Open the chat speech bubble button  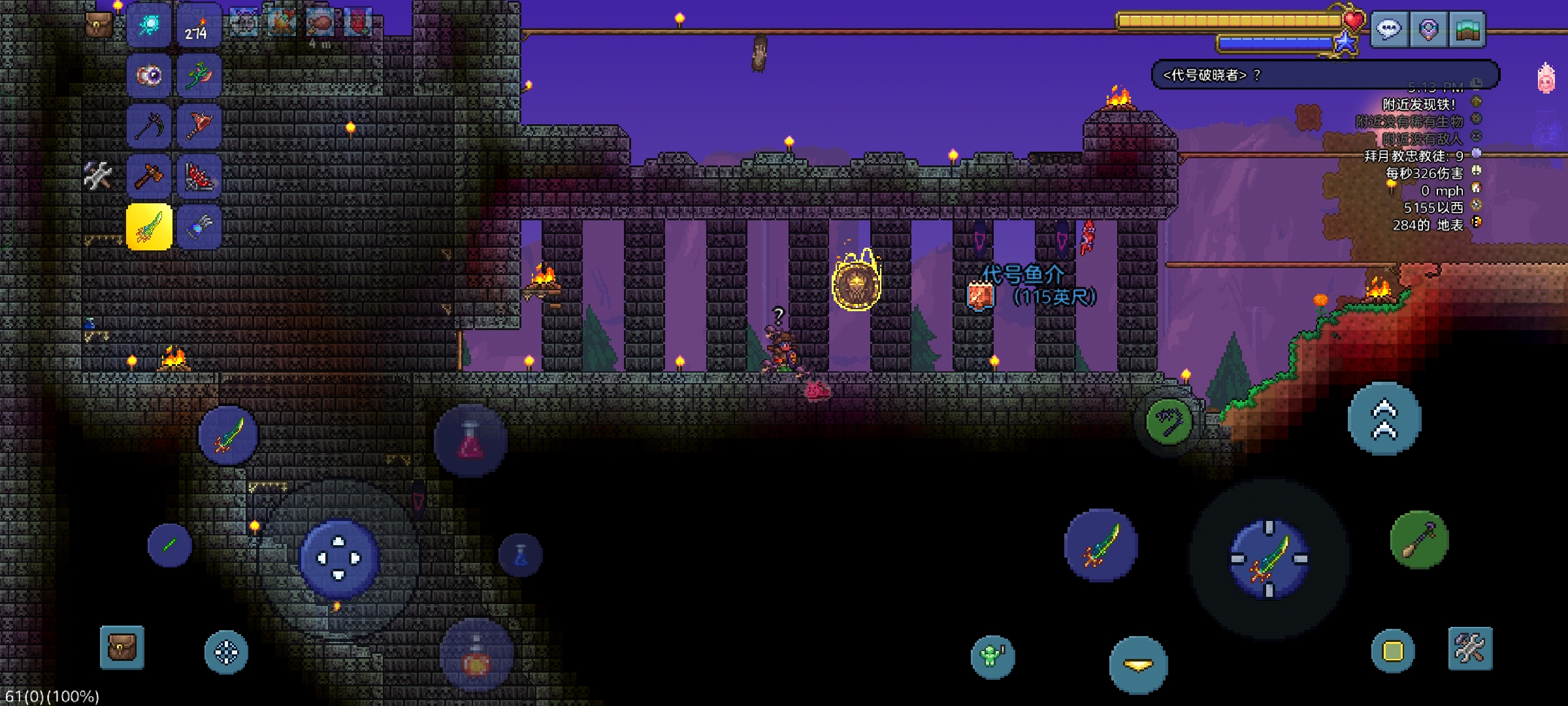pyautogui.click(x=1389, y=29)
